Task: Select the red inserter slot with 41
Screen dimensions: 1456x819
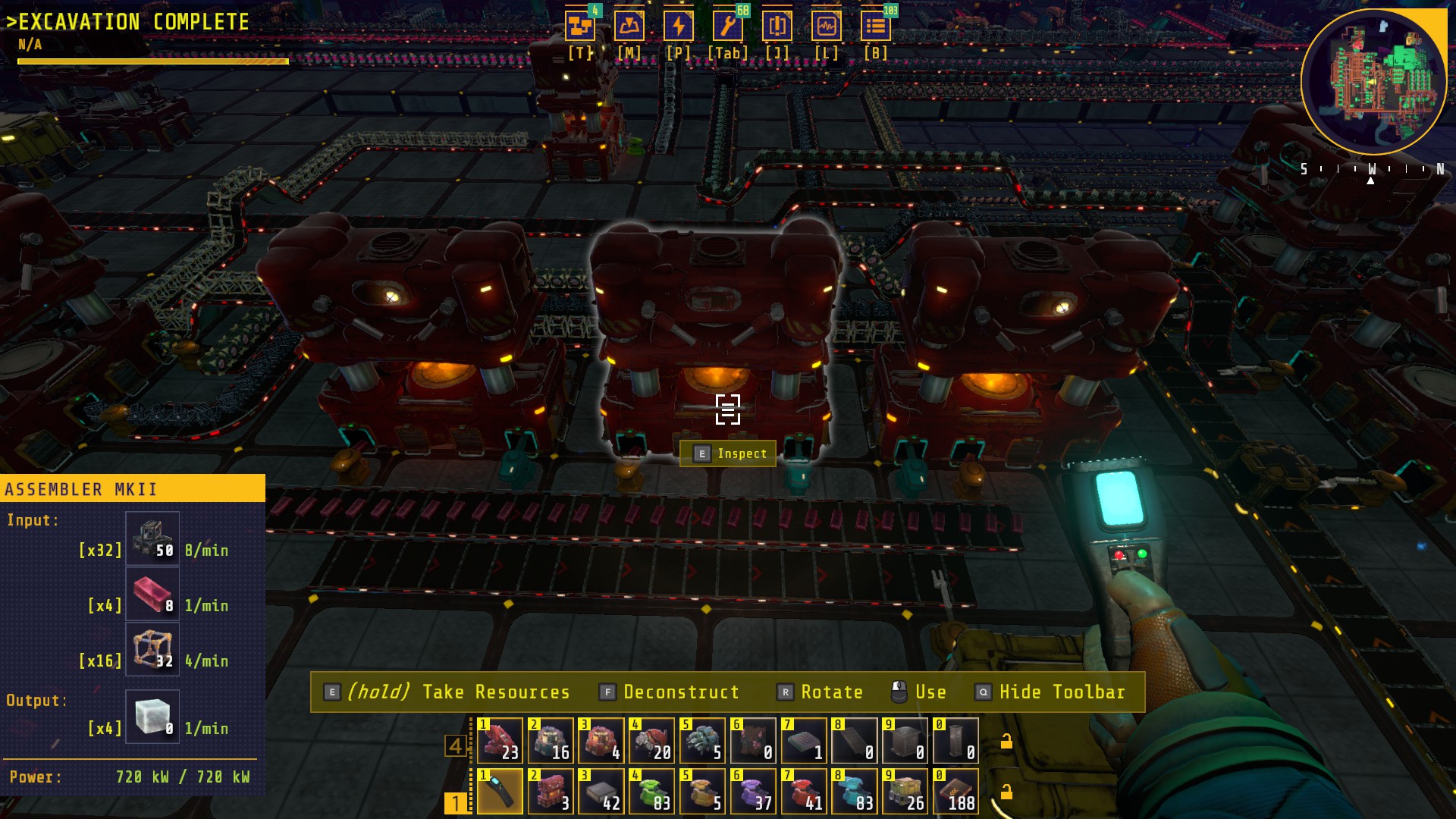Action: [x=803, y=791]
